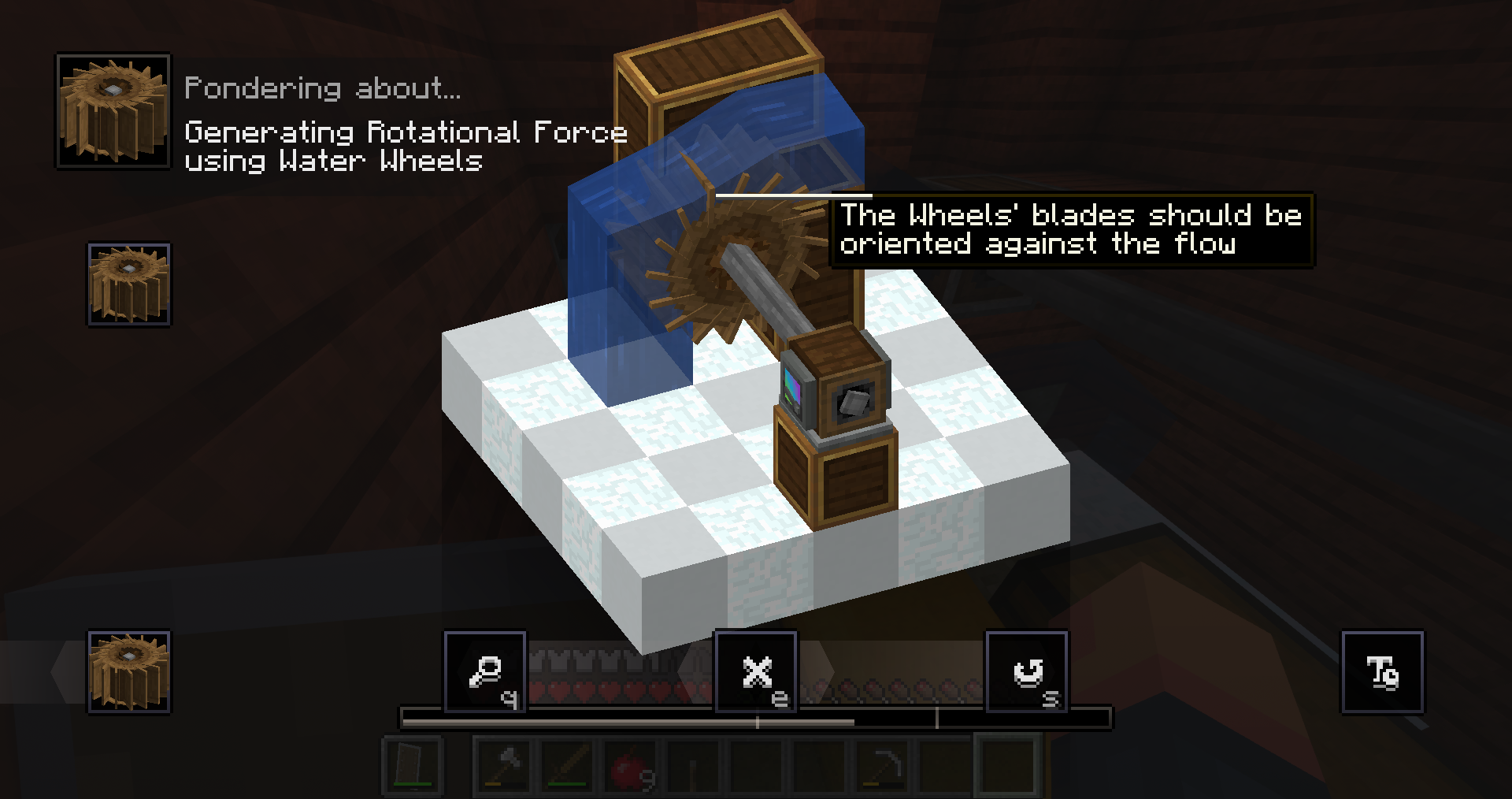Select the red apple item icon
The image size is (1512, 799).
click(630, 767)
